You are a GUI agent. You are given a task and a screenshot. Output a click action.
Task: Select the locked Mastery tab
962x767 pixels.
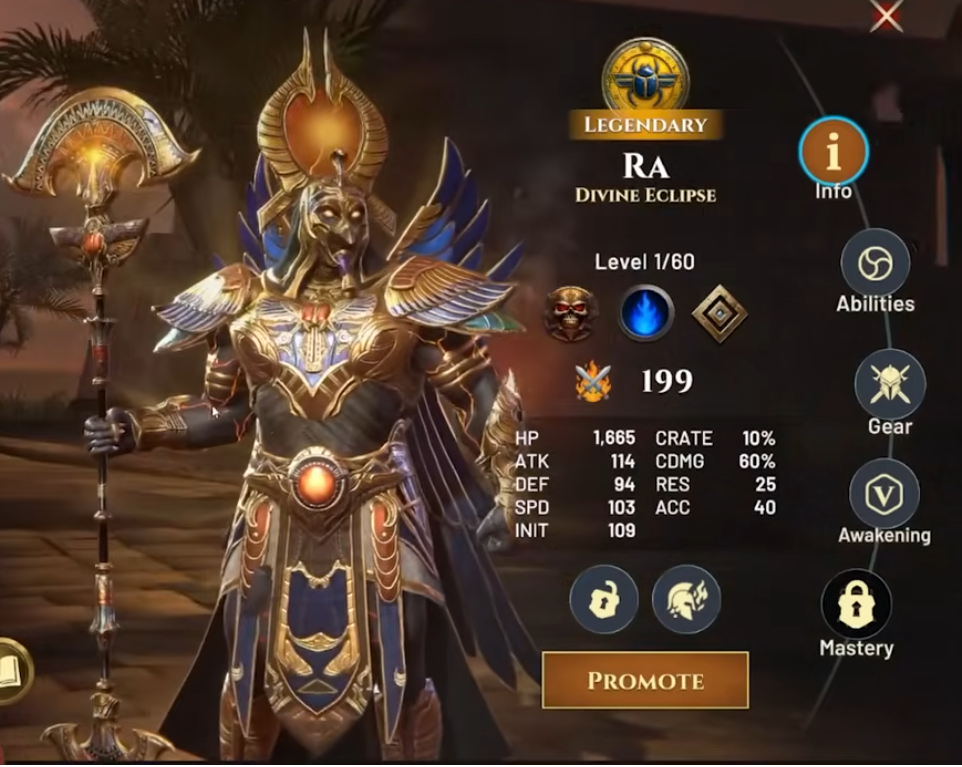tap(856, 605)
